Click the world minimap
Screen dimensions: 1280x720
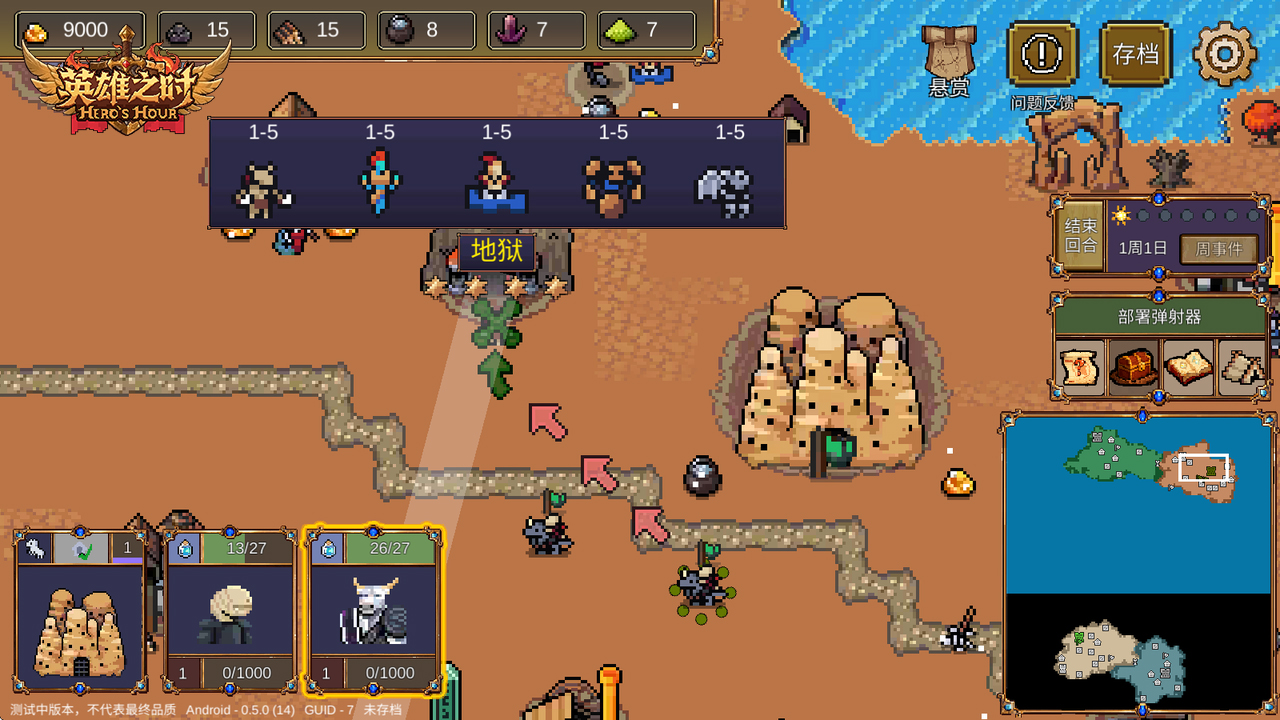(1138, 564)
